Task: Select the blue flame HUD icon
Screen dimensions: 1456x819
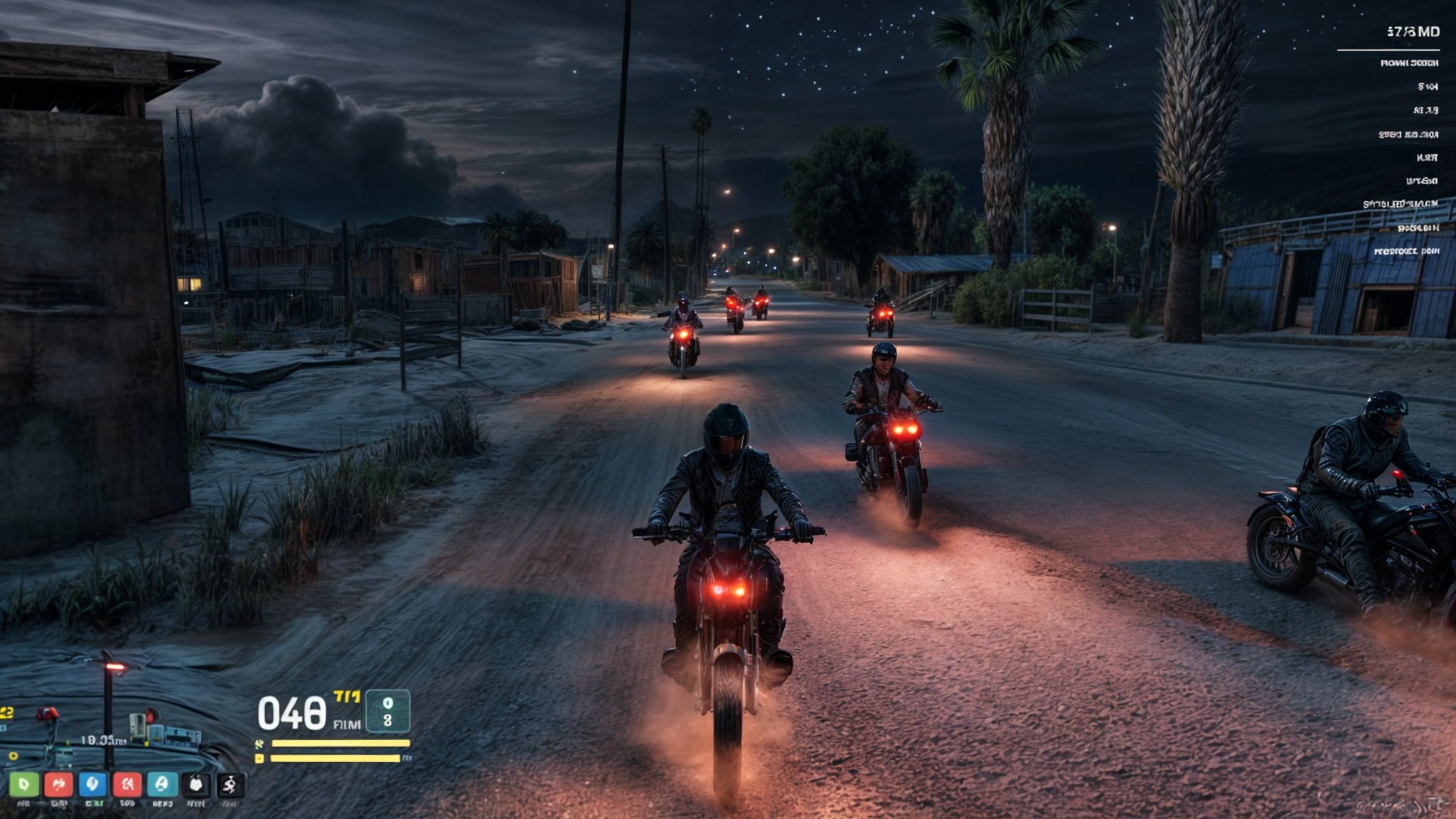Action: coord(92,786)
